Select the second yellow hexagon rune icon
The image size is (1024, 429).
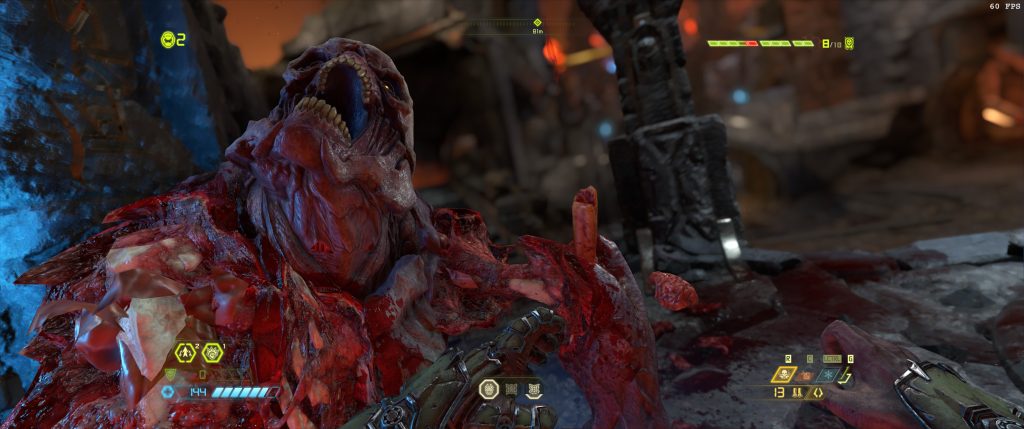tap(211, 353)
